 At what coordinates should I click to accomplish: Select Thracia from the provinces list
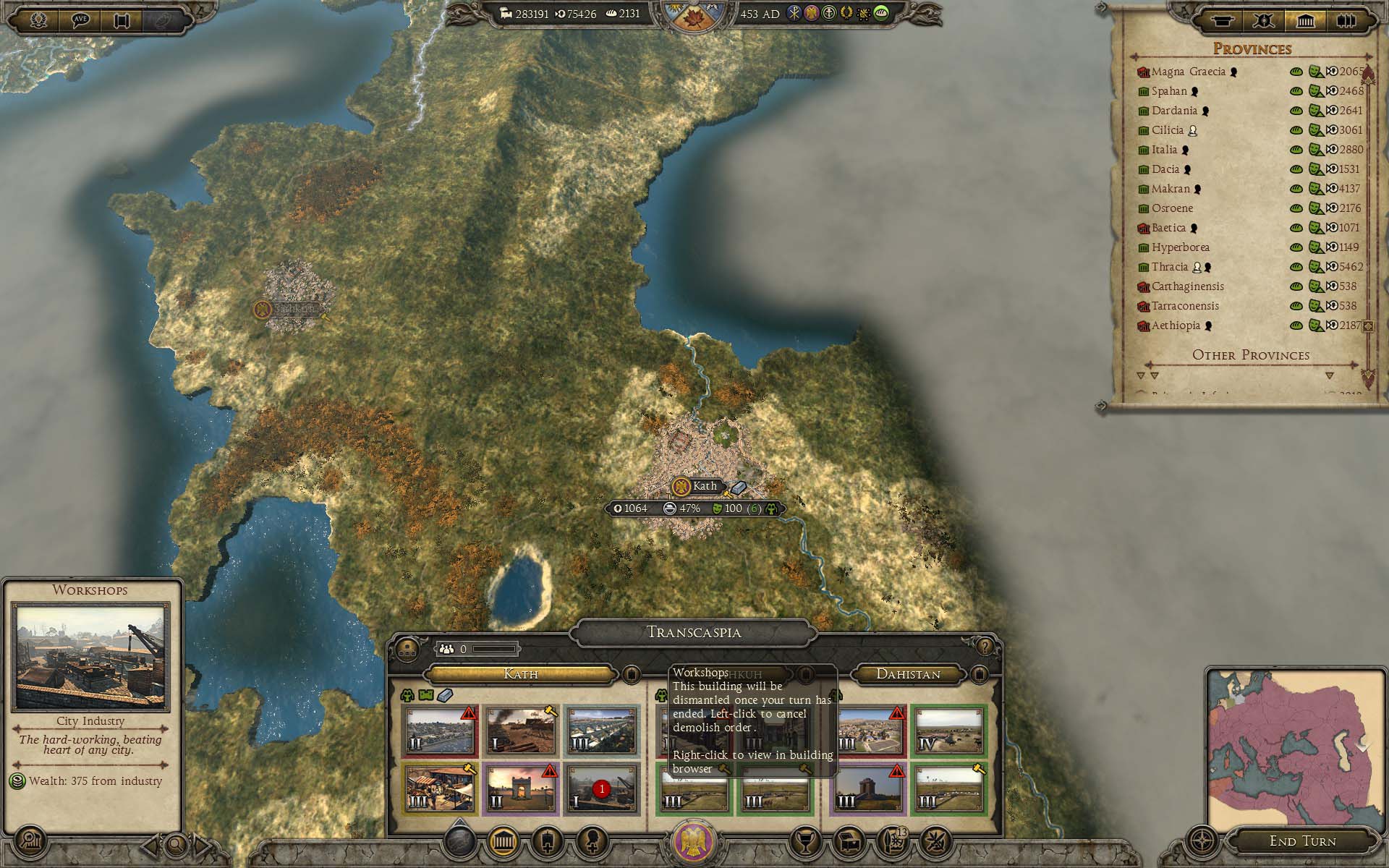(1170, 267)
